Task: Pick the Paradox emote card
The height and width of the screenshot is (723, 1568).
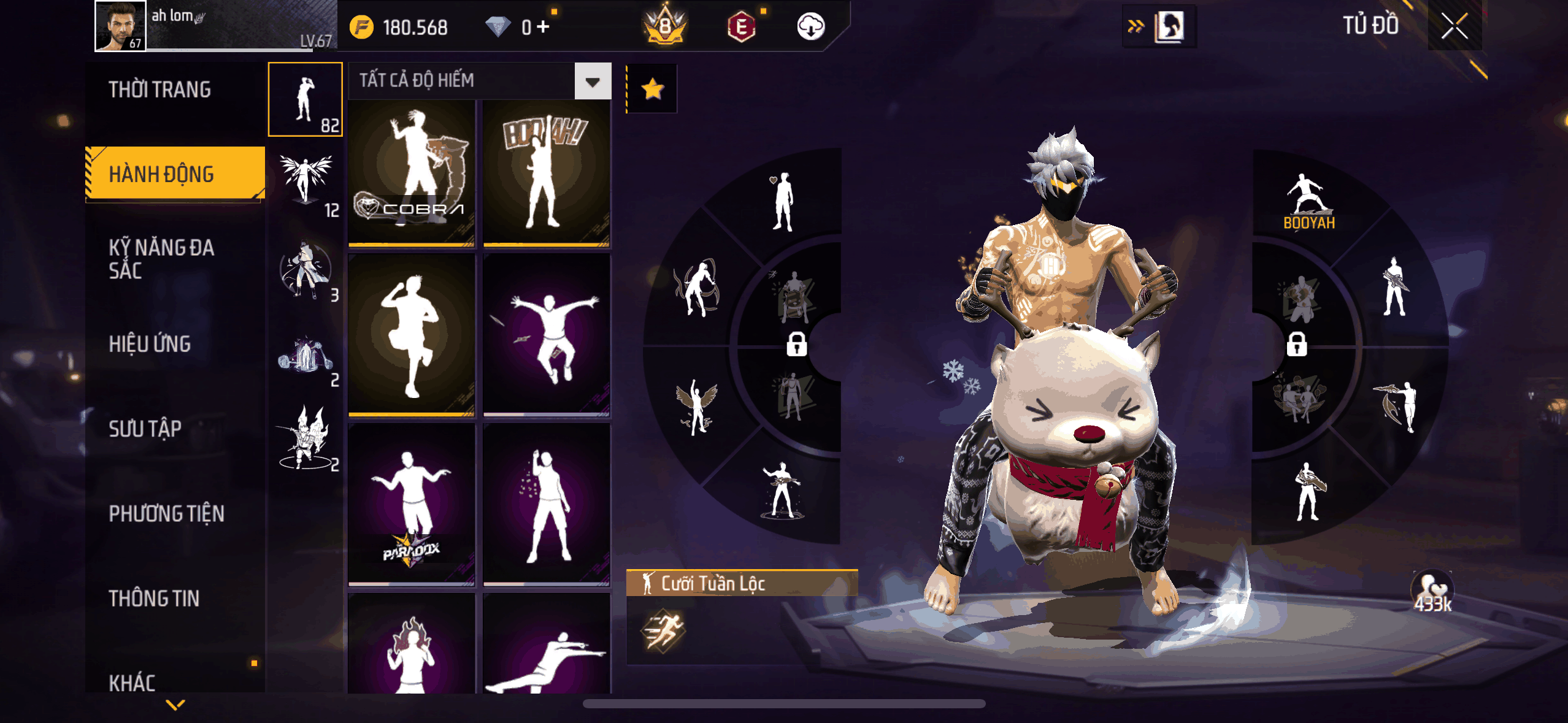Action: point(412,504)
